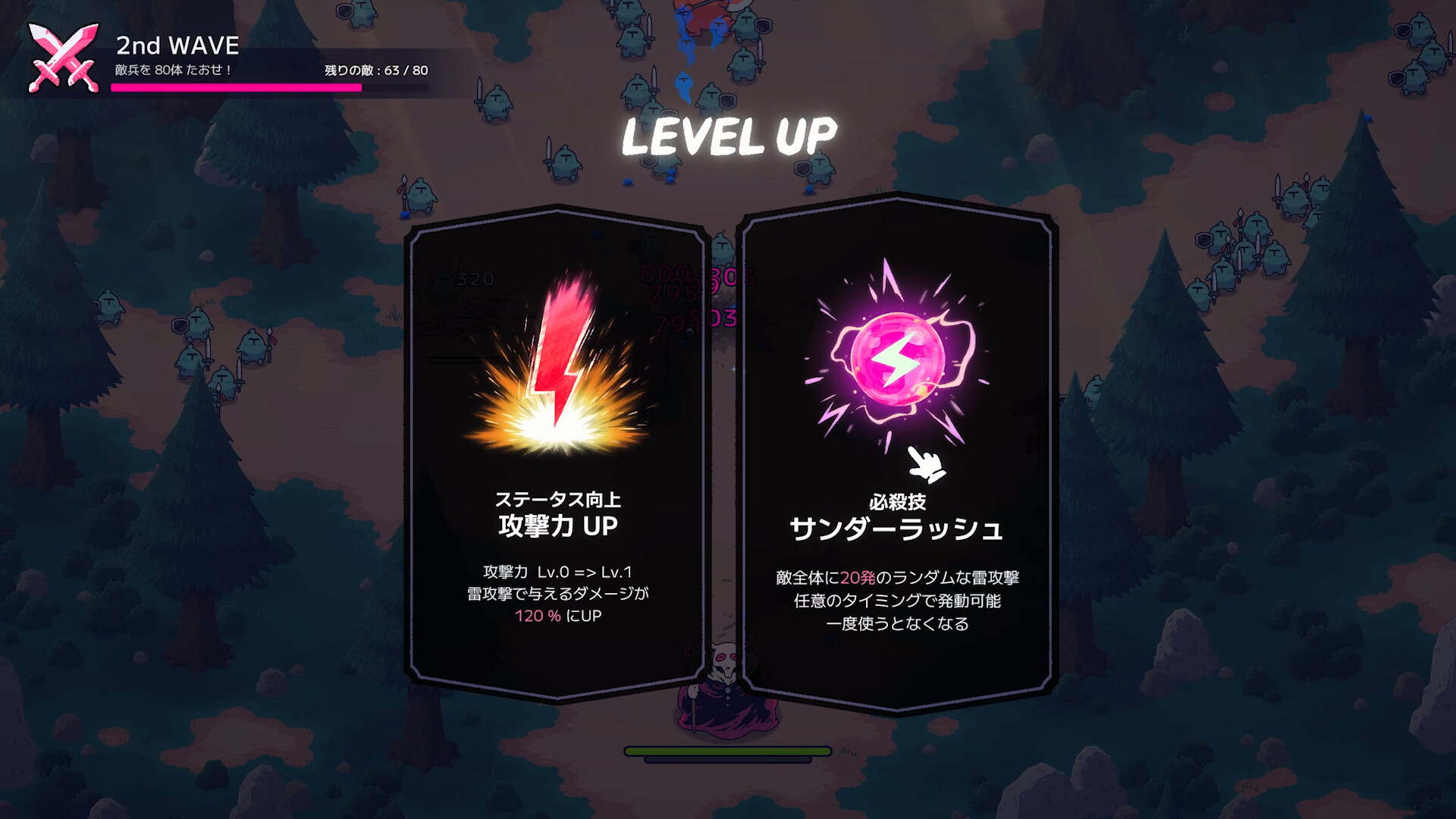This screenshot has width=1456, height=819.
Task: Click the 2nd WAVE heading text
Action: (x=176, y=45)
